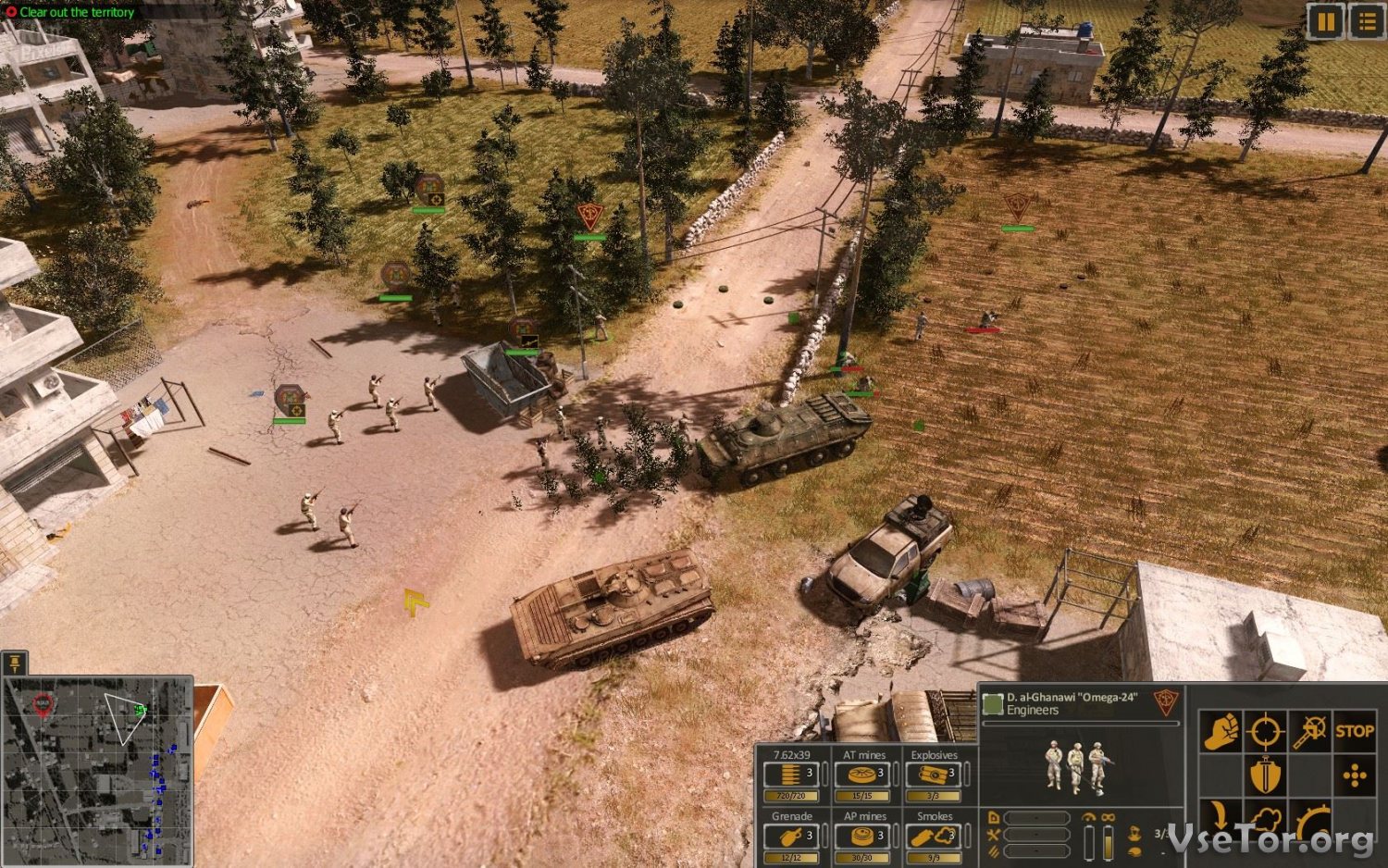Pause the game with the pause button

pos(1325,21)
